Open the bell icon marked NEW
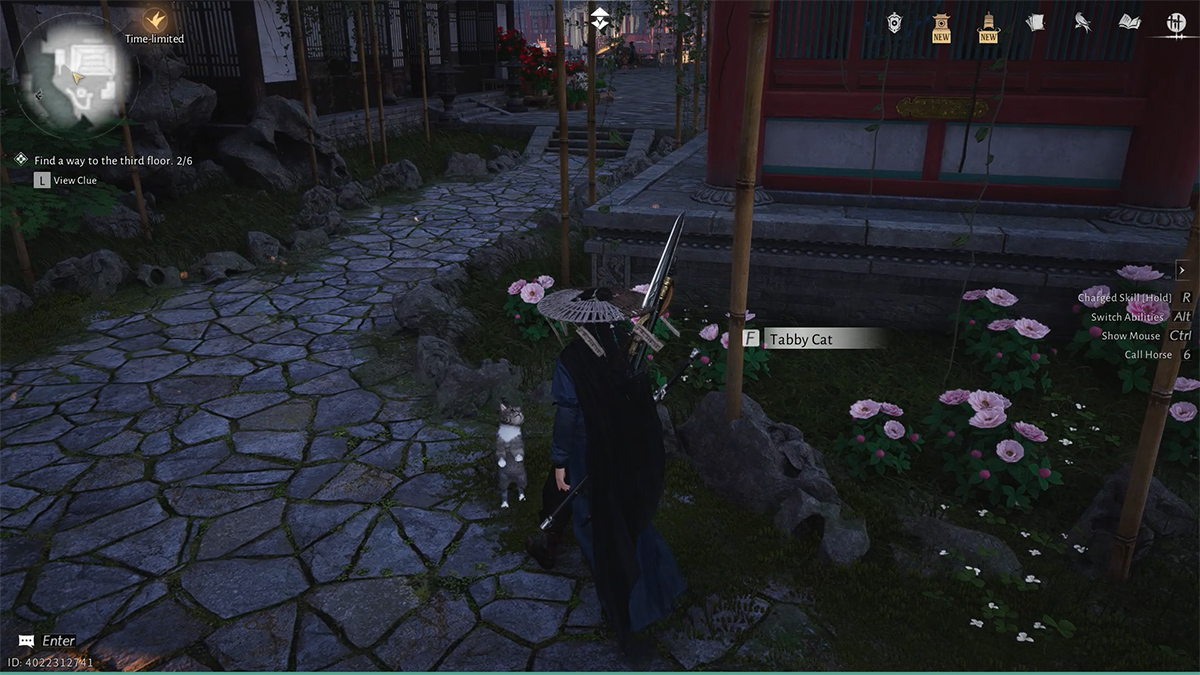 point(988,24)
